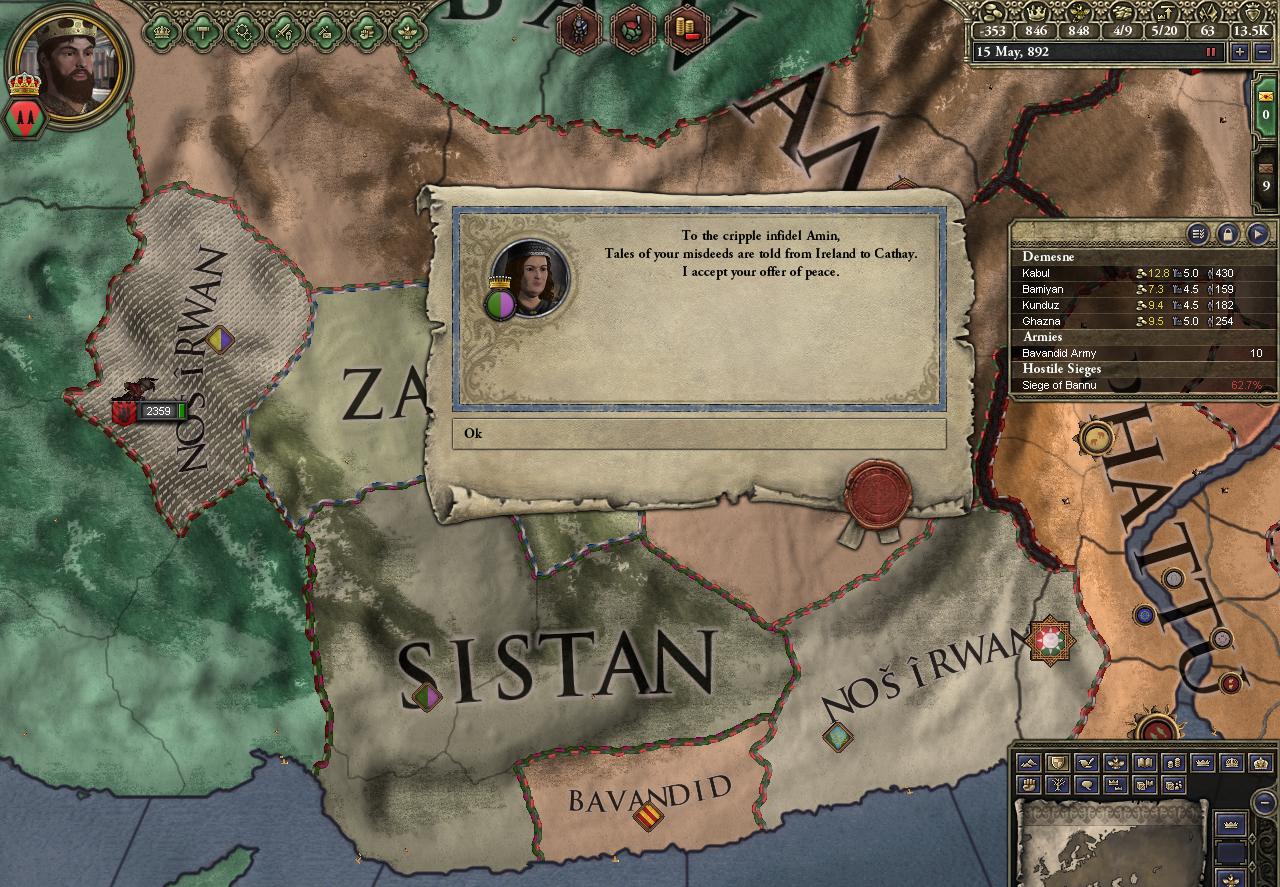Switch to the terrain map mode
1280x887 pixels.
coord(1027,764)
